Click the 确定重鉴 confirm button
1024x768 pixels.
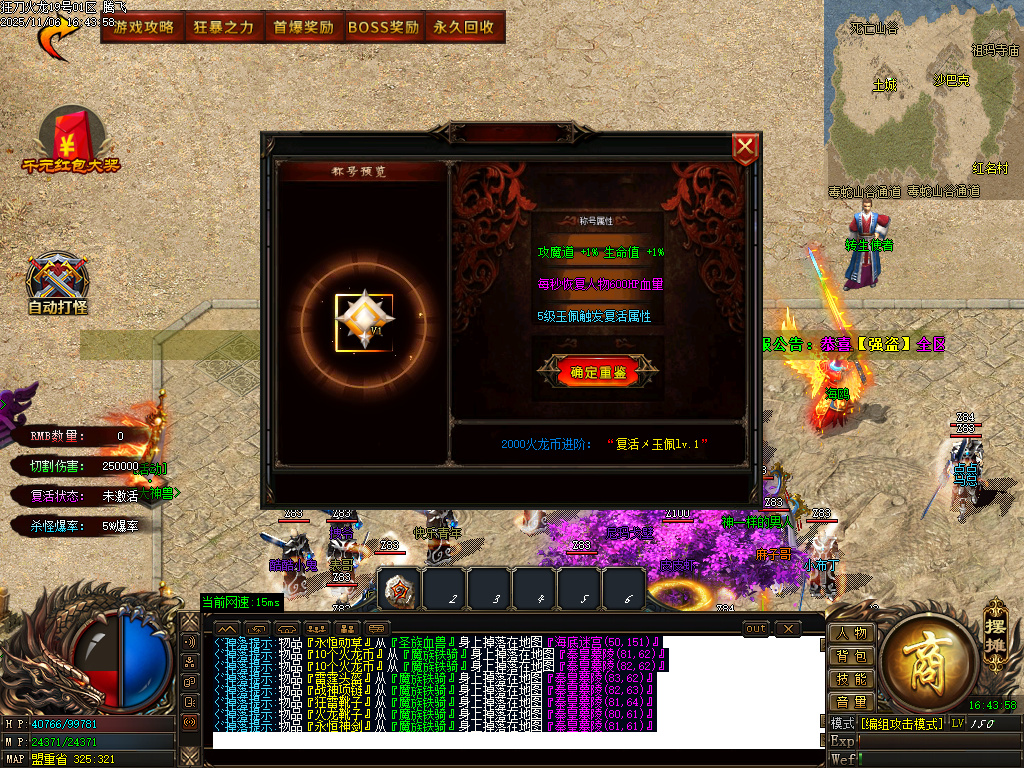point(598,371)
